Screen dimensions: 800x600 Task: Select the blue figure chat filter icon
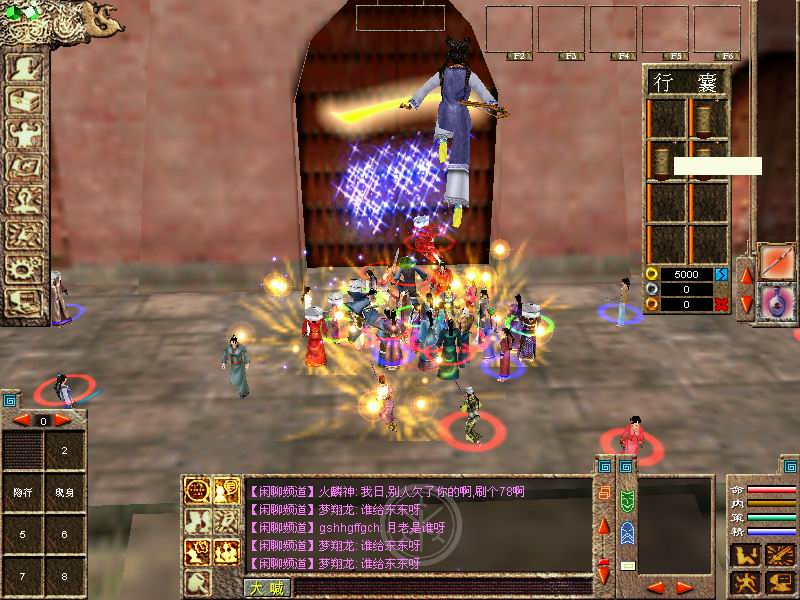[x=627, y=532]
